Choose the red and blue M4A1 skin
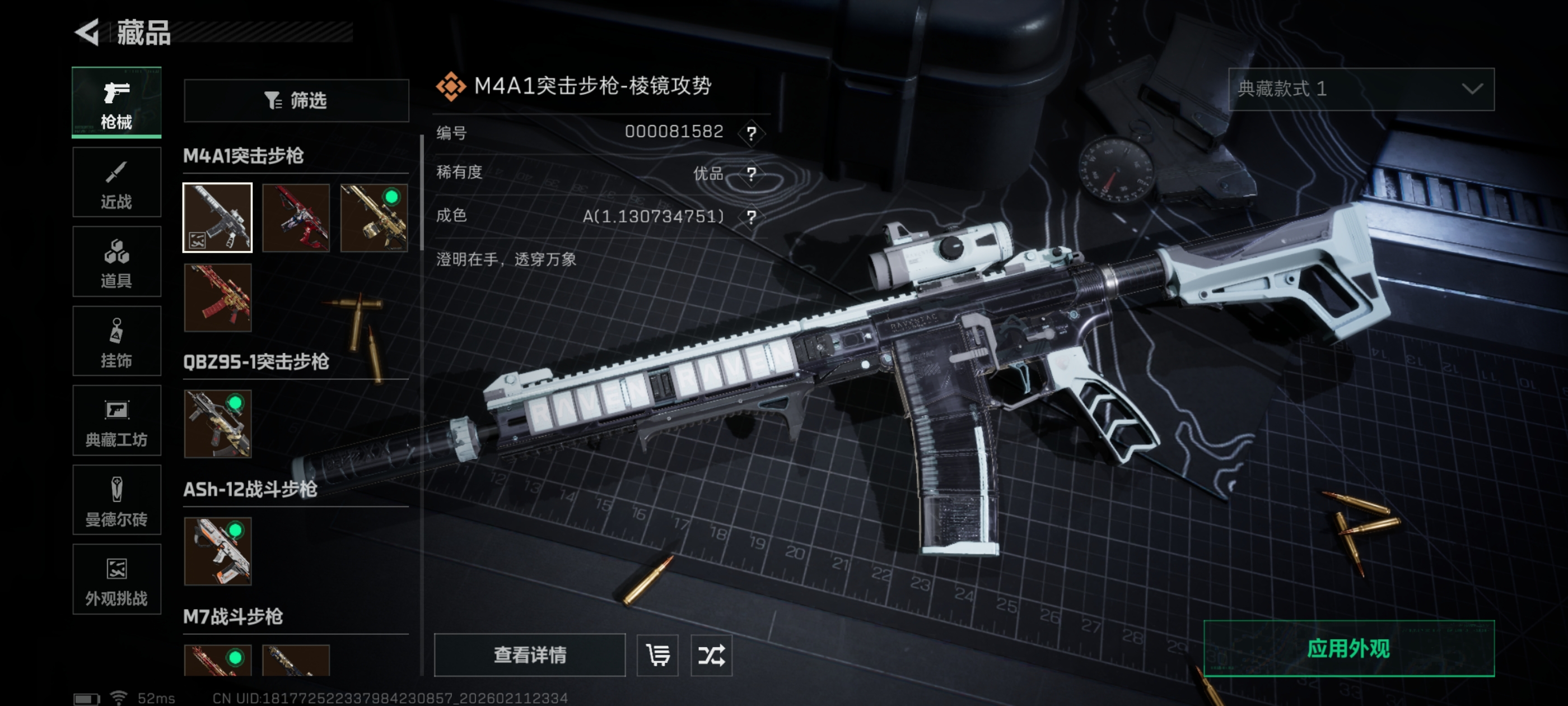The height and width of the screenshot is (706, 1568). [296, 217]
